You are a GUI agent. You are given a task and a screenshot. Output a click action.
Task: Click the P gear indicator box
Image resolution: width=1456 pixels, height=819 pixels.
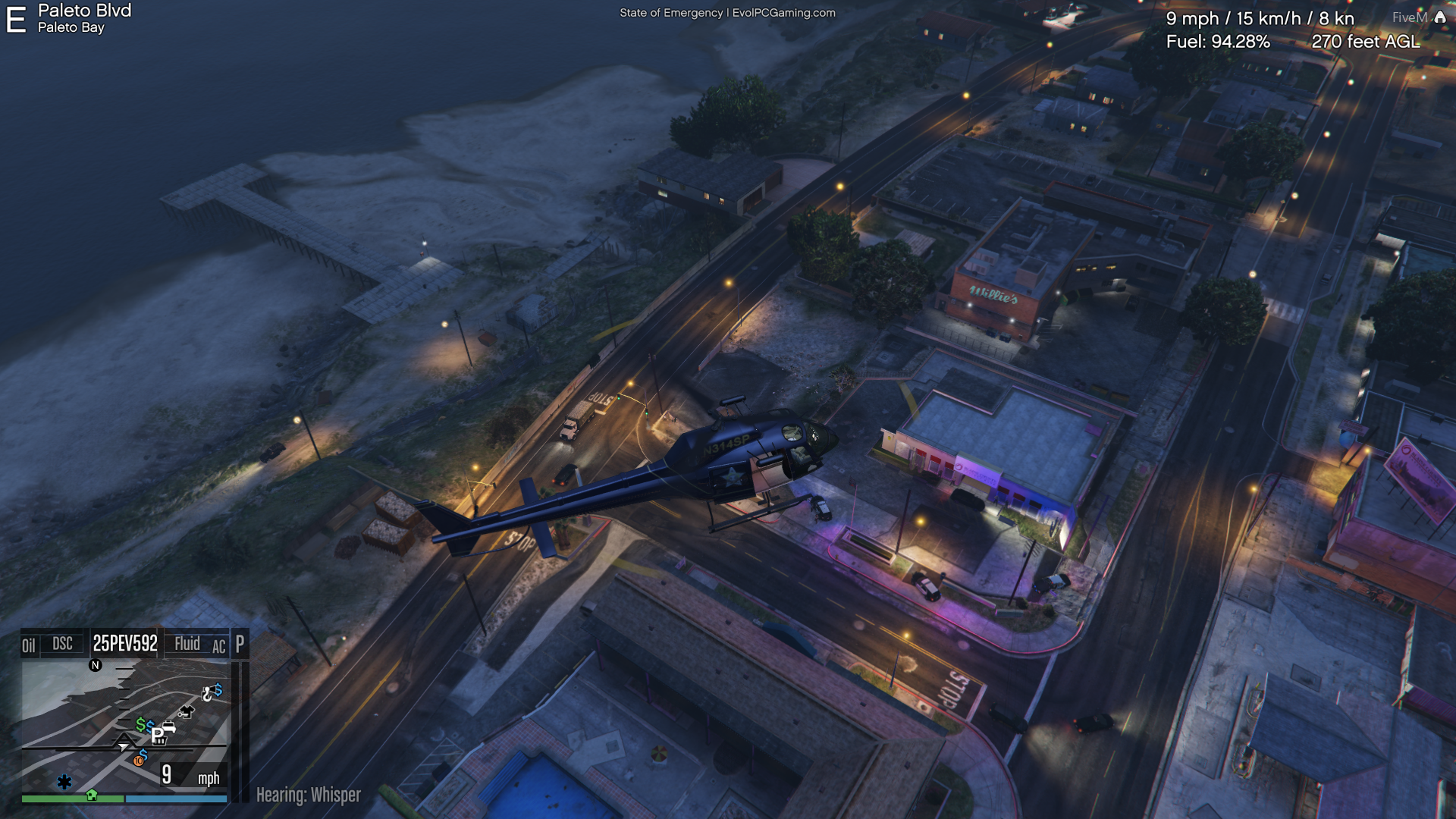[240, 644]
